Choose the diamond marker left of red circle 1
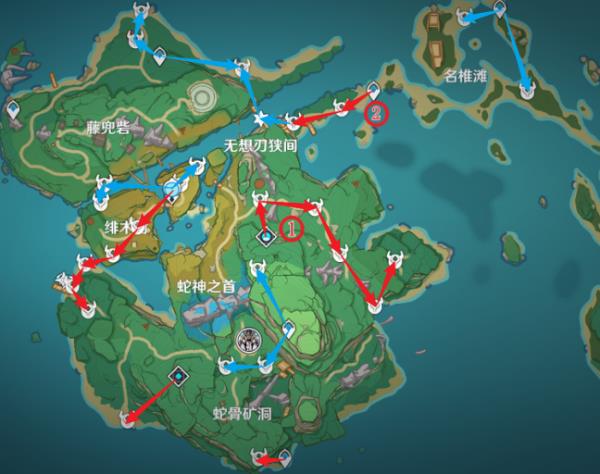 pos(267,237)
